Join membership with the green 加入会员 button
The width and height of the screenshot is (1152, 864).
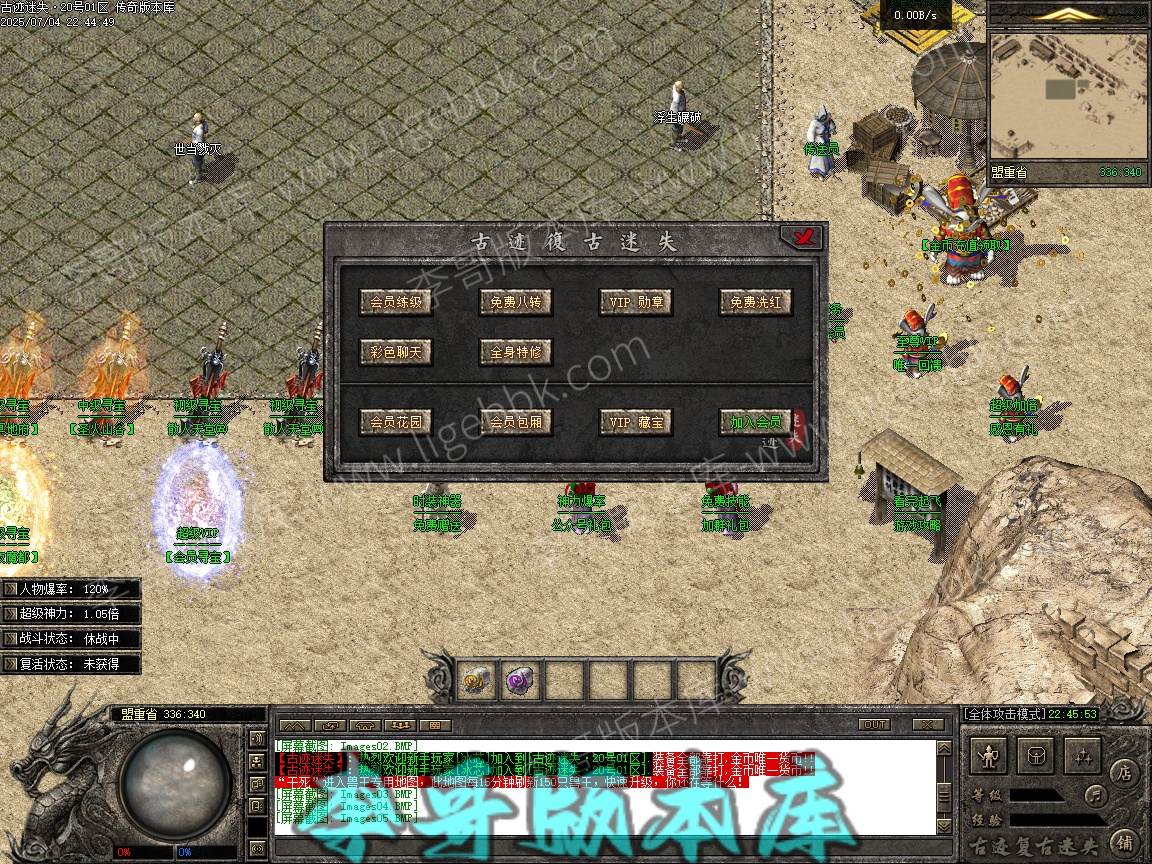pyautogui.click(x=755, y=422)
